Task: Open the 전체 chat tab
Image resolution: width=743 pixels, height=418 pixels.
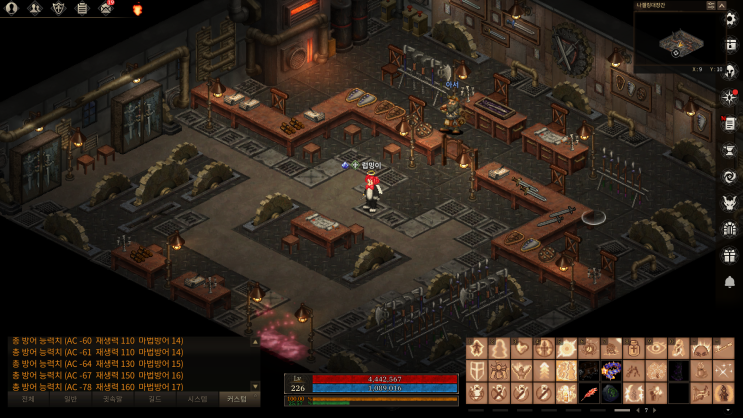Action: [x=28, y=398]
